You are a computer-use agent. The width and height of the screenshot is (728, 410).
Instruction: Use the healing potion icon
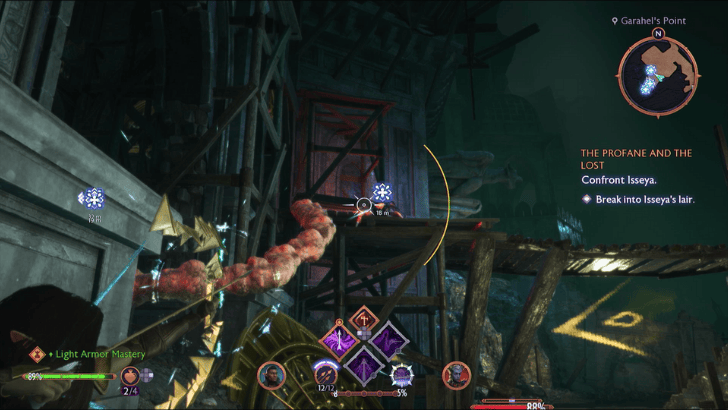(131, 376)
